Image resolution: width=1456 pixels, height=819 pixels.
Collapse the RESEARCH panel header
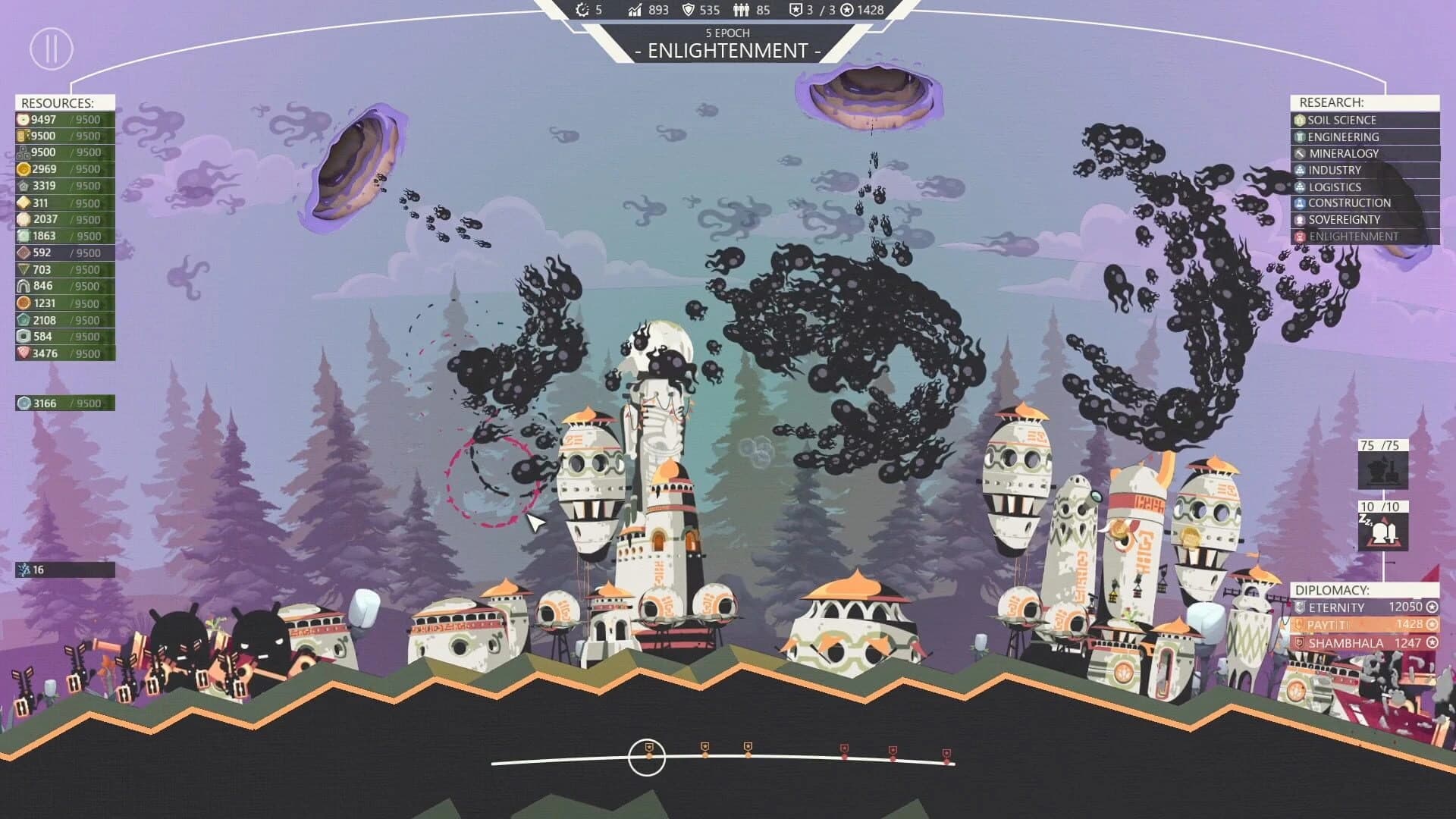pyautogui.click(x=1332, y=101)
